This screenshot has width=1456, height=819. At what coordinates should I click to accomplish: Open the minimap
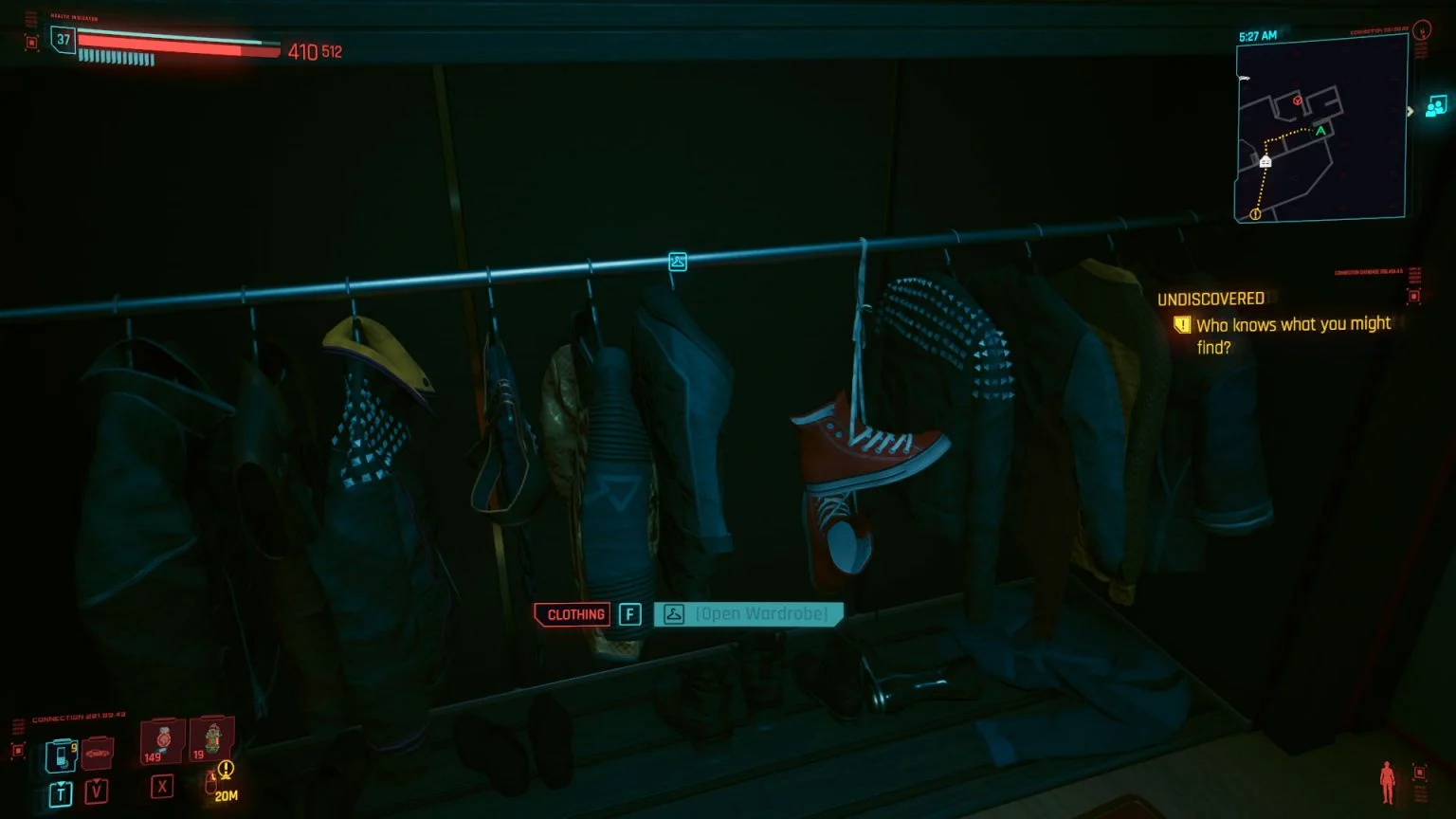(1320, 130)
